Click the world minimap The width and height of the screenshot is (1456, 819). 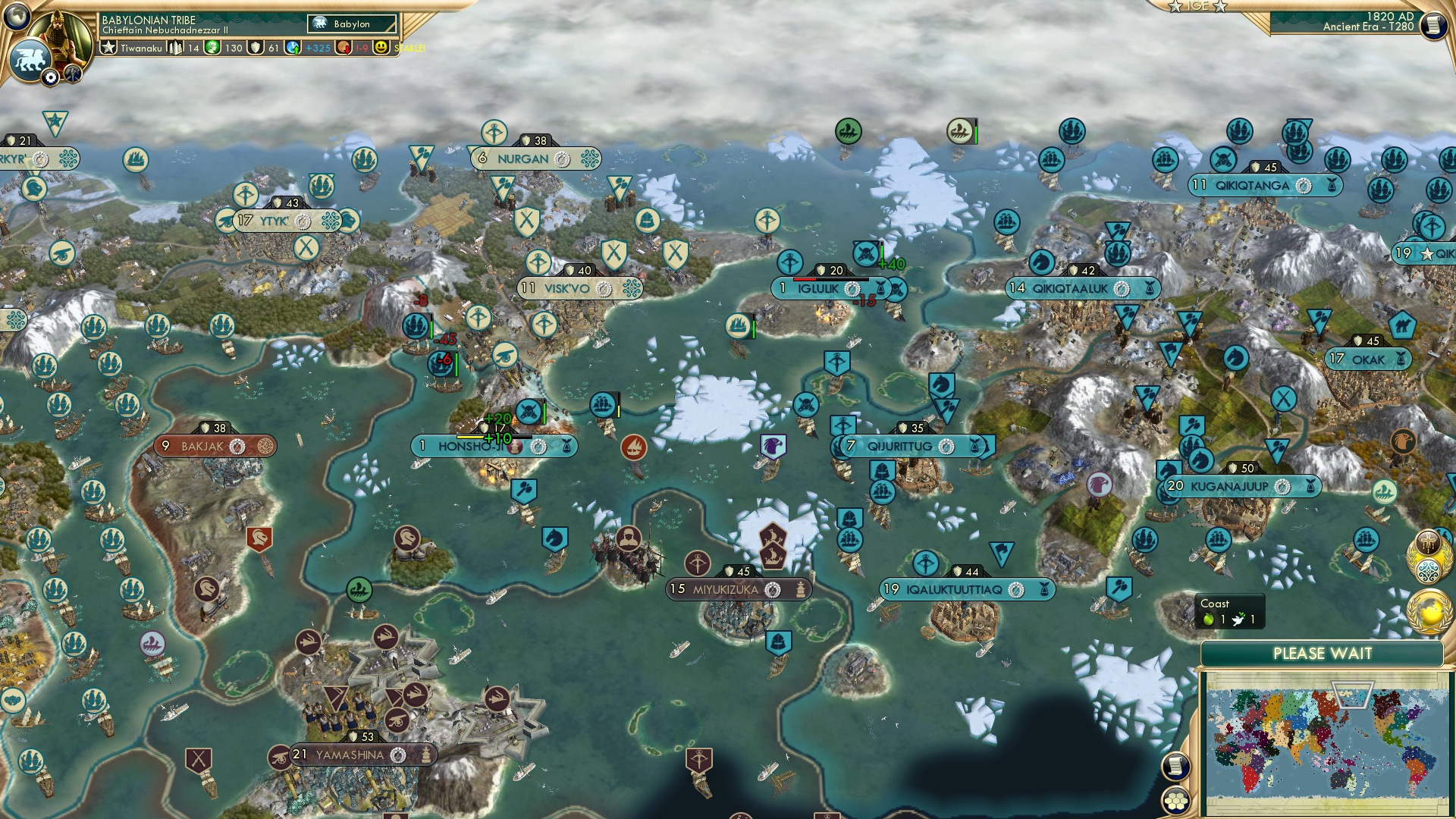pos(1326,743)
